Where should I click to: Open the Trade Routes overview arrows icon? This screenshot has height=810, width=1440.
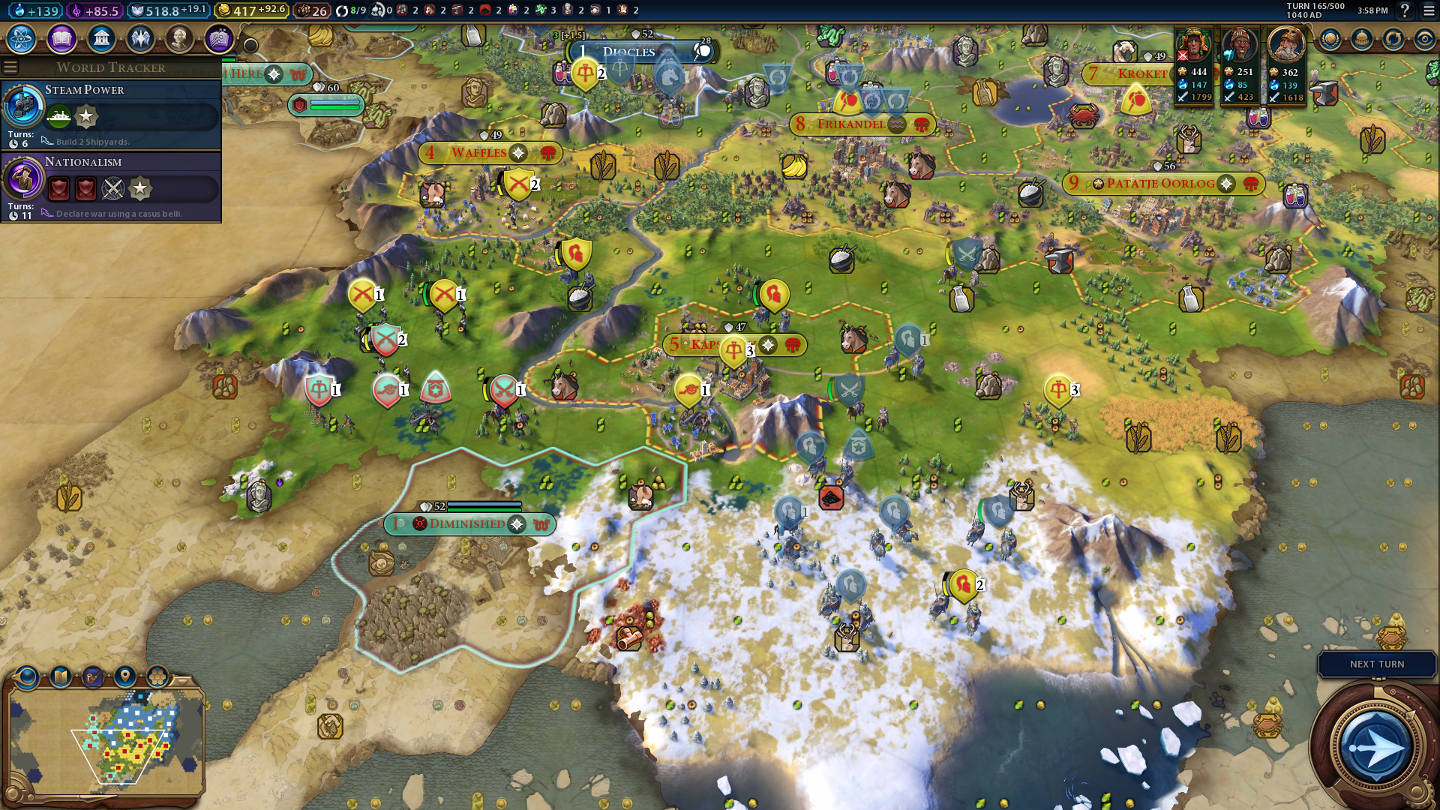pyautogui.click(x=1393, y=39)
